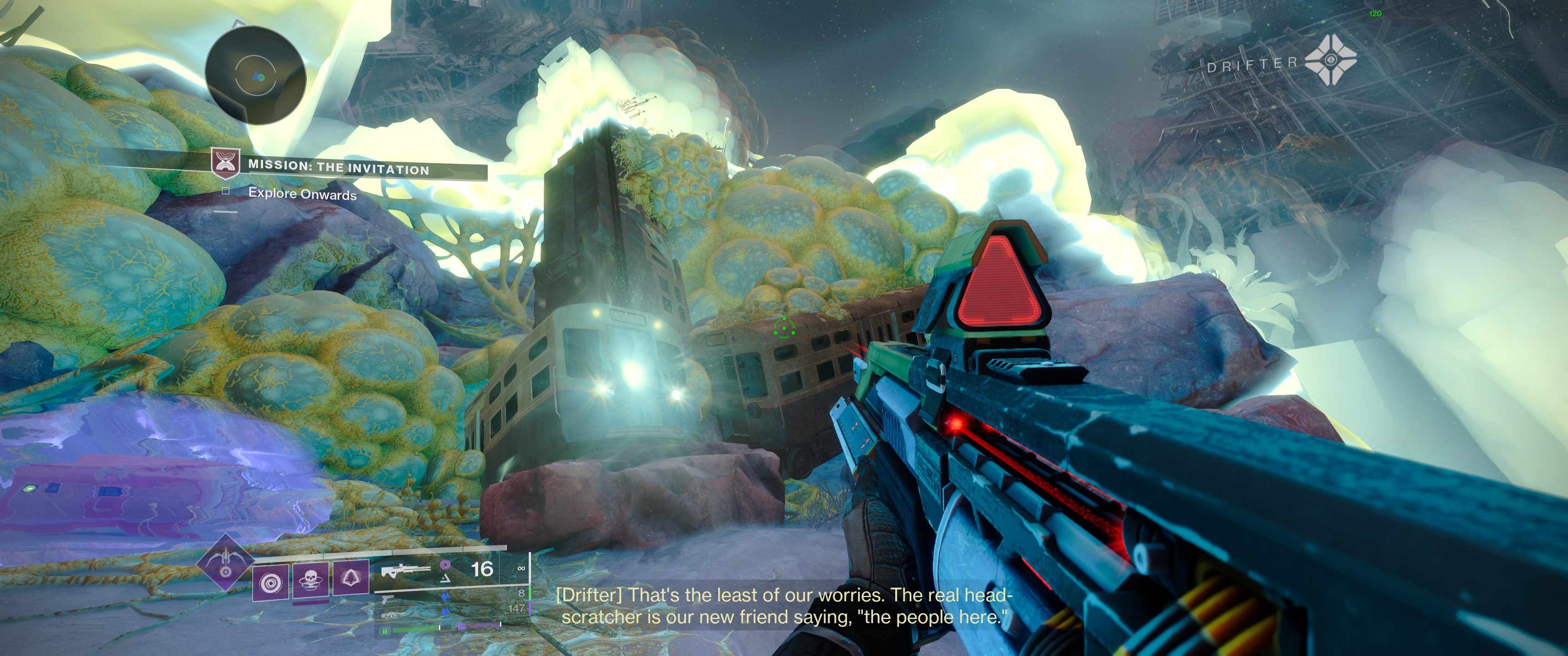Open the Mission: The Invitation tracker

338,167
